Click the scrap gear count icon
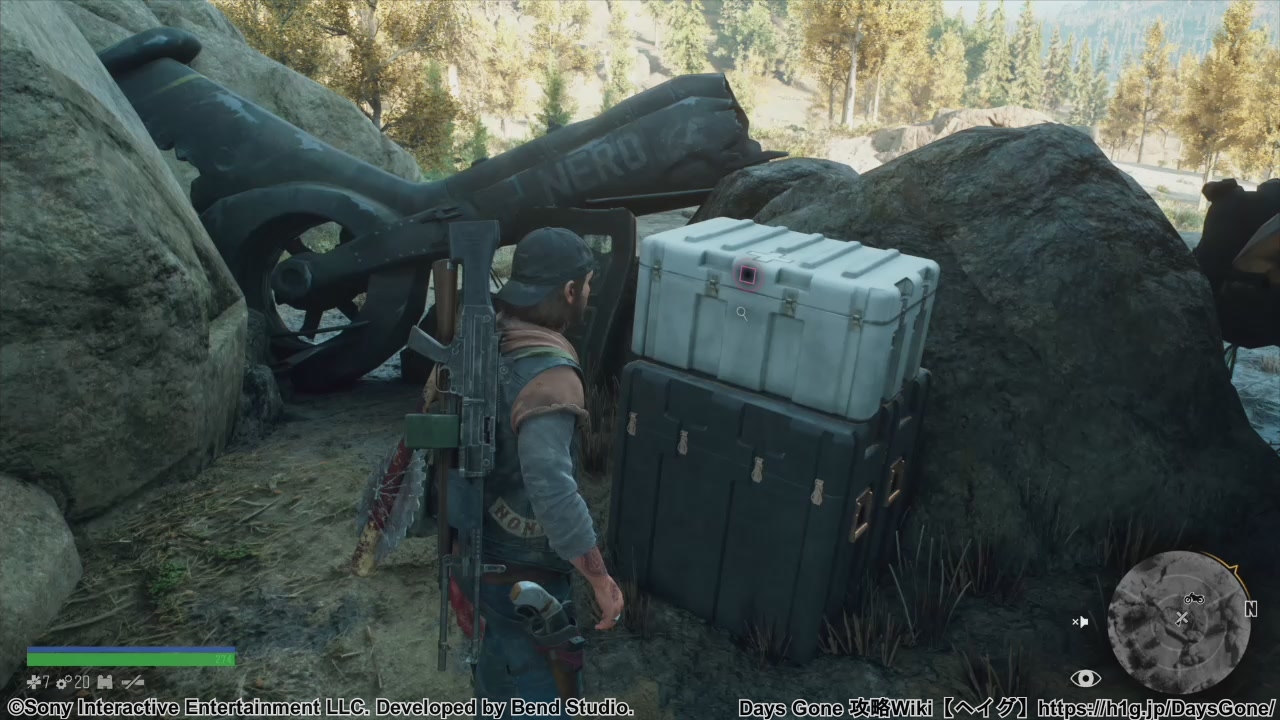The height and width of the screenshot is (720, 1280). click(62, 682)
